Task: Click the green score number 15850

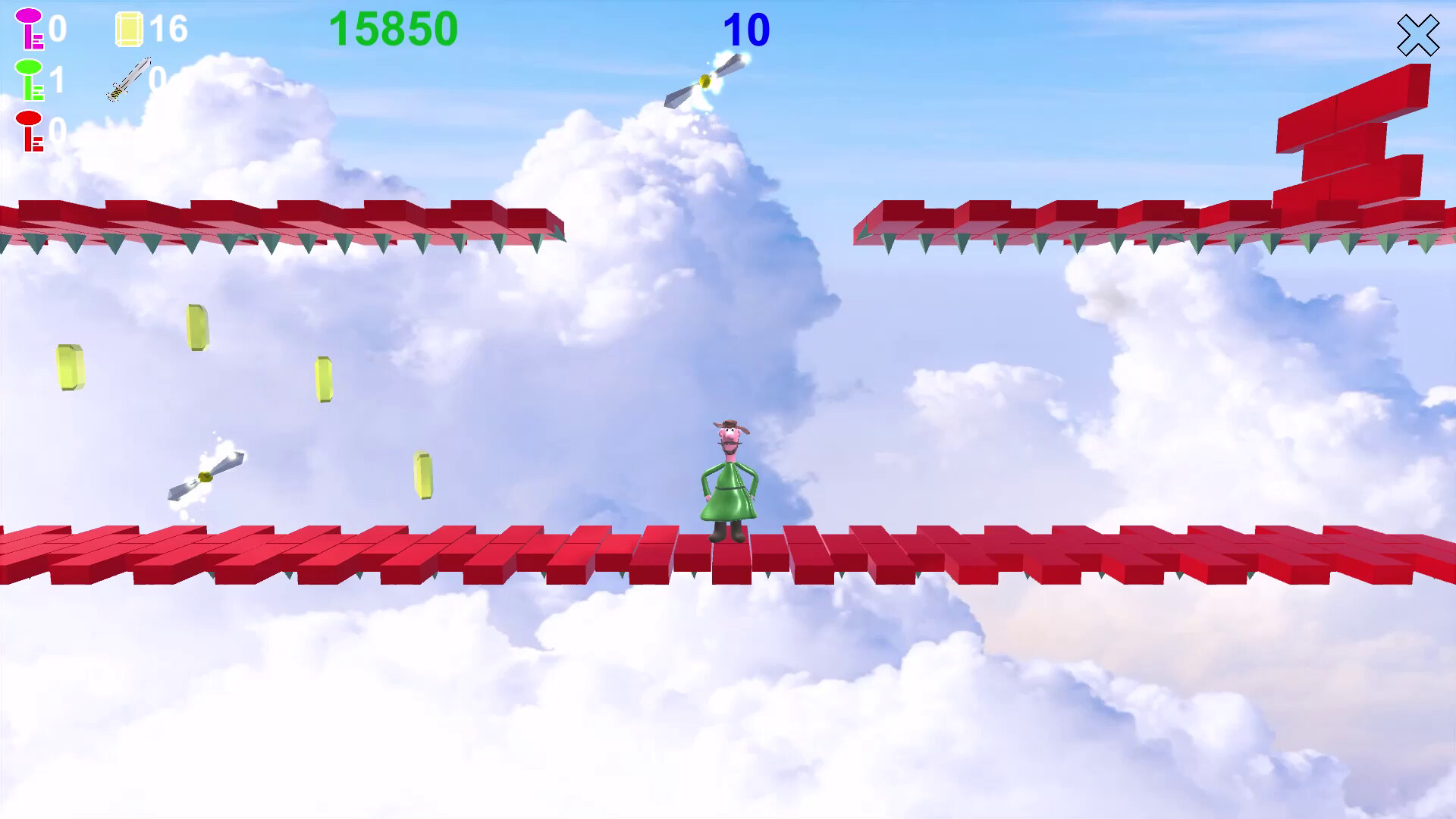Action: [x=394, y=29]
